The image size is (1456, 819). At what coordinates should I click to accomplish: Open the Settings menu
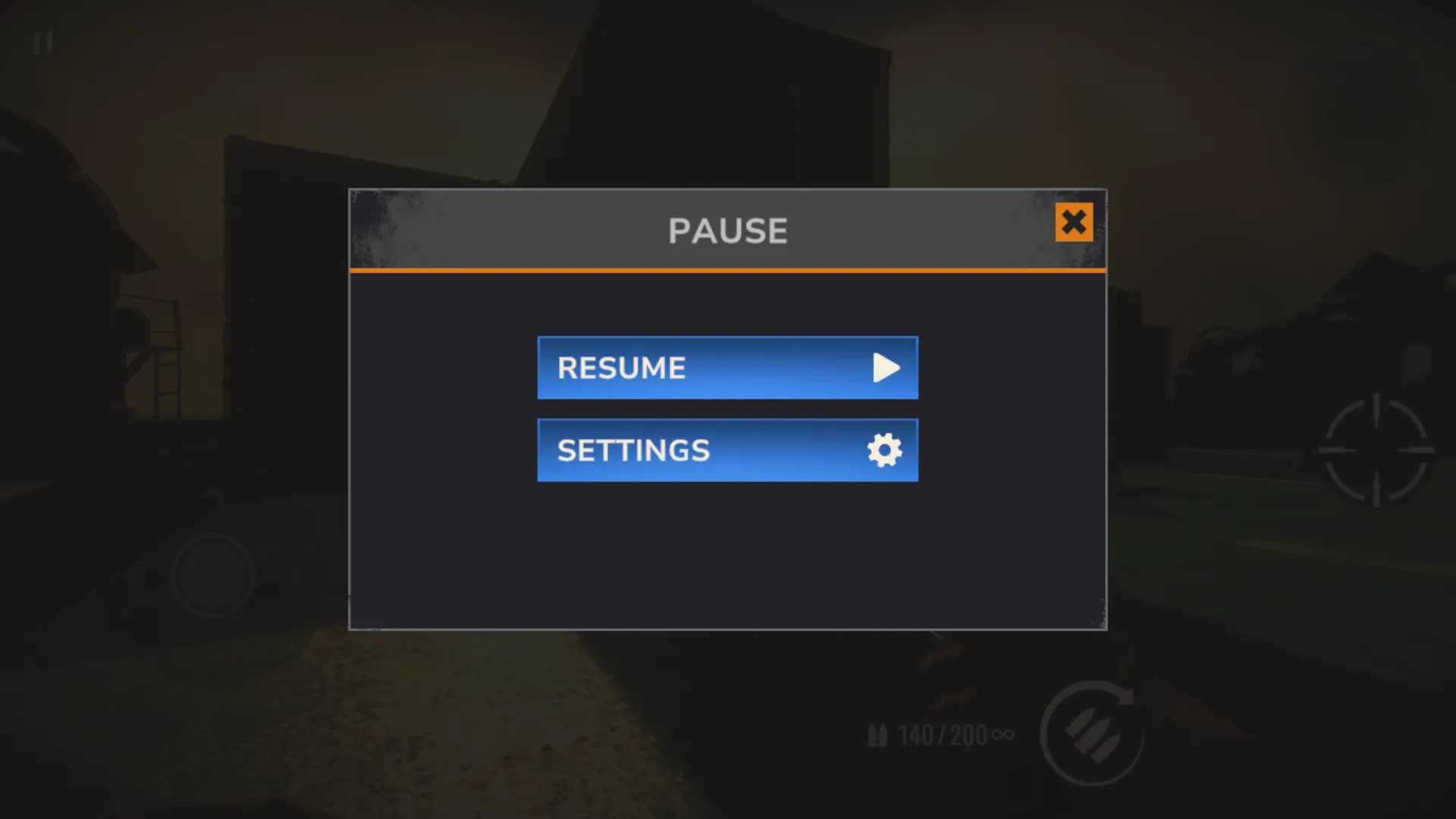click(x=726, y=450)
